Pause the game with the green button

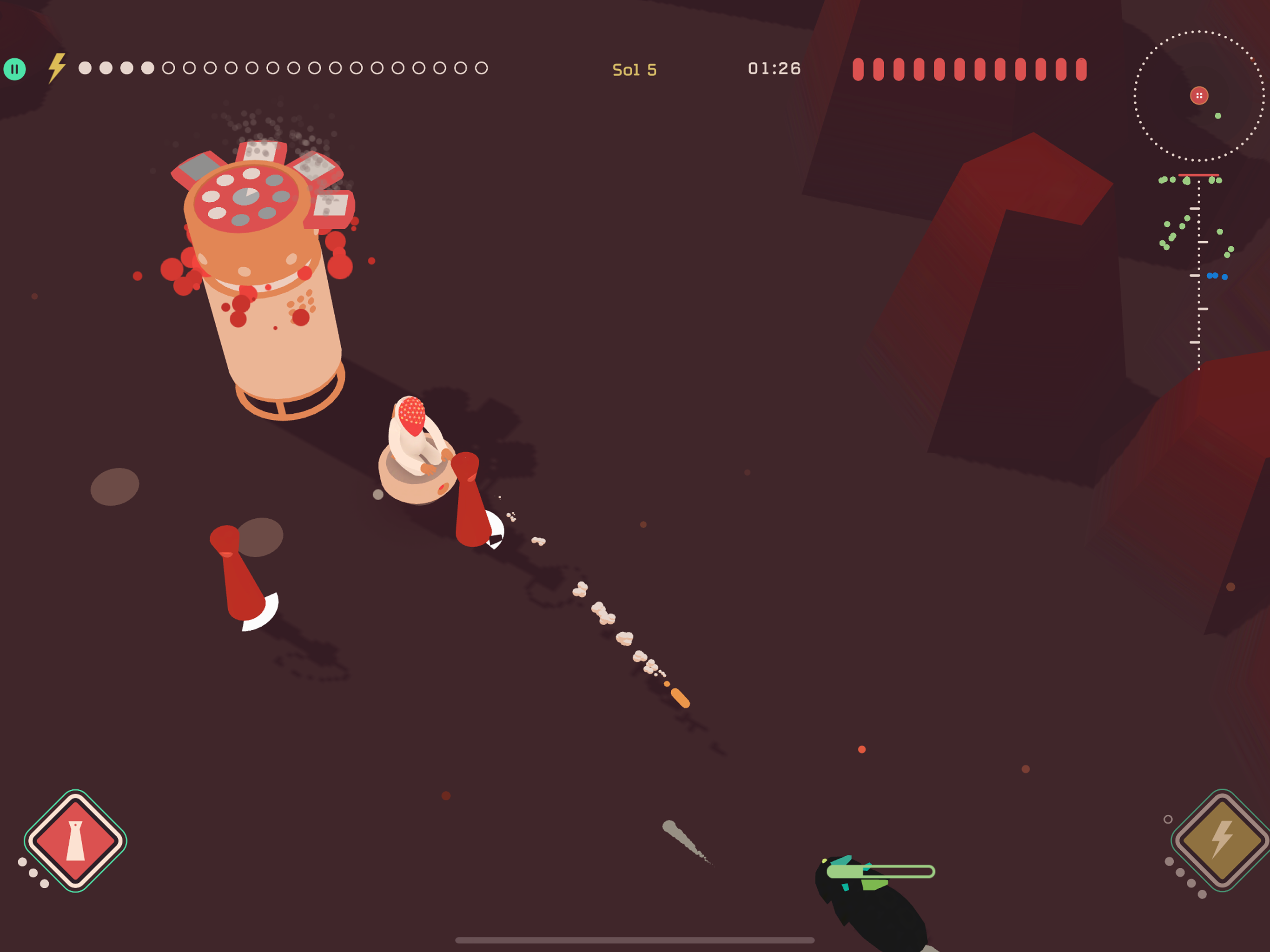tap(15, 69)
